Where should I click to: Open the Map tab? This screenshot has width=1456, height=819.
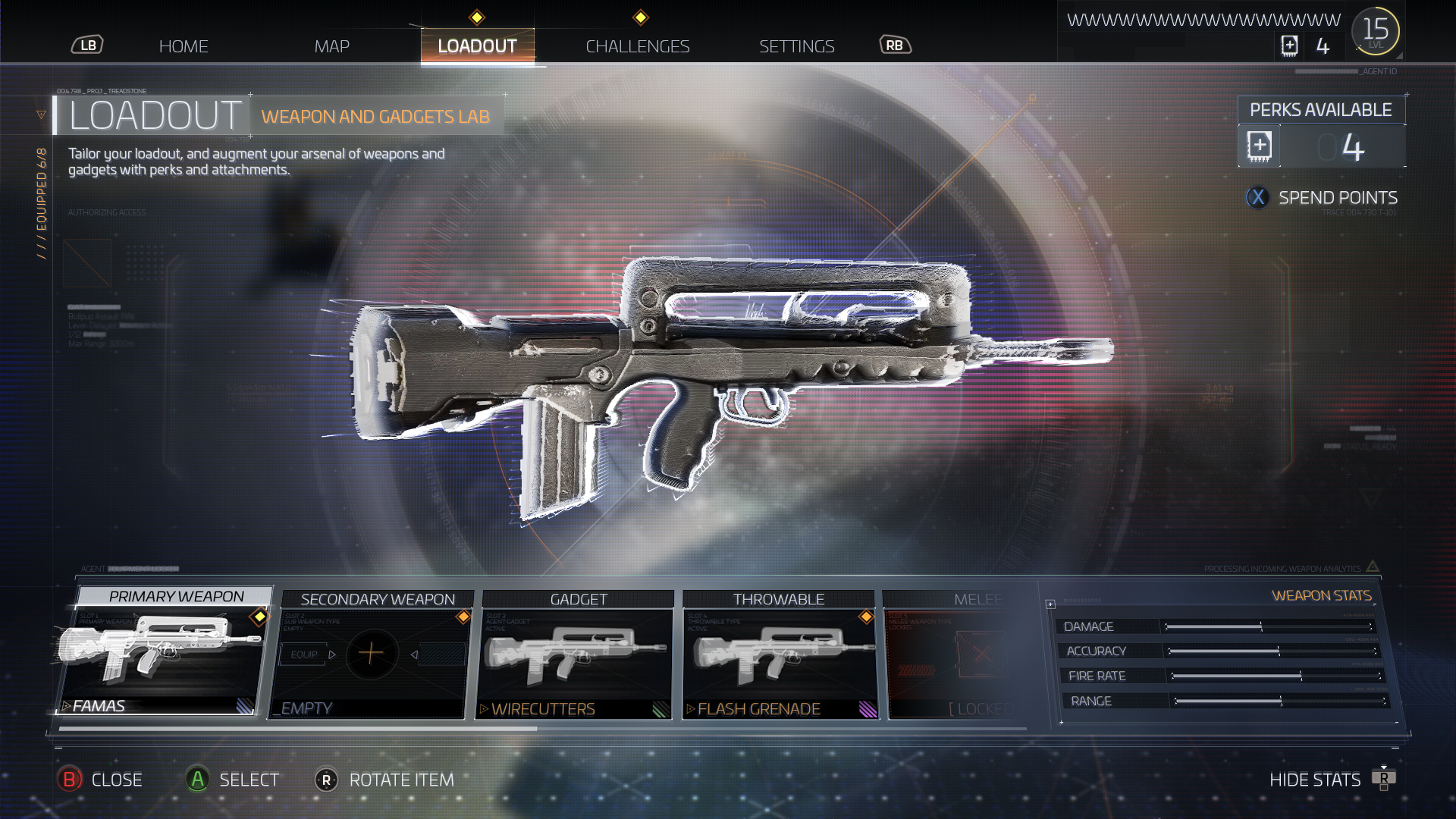331,46
